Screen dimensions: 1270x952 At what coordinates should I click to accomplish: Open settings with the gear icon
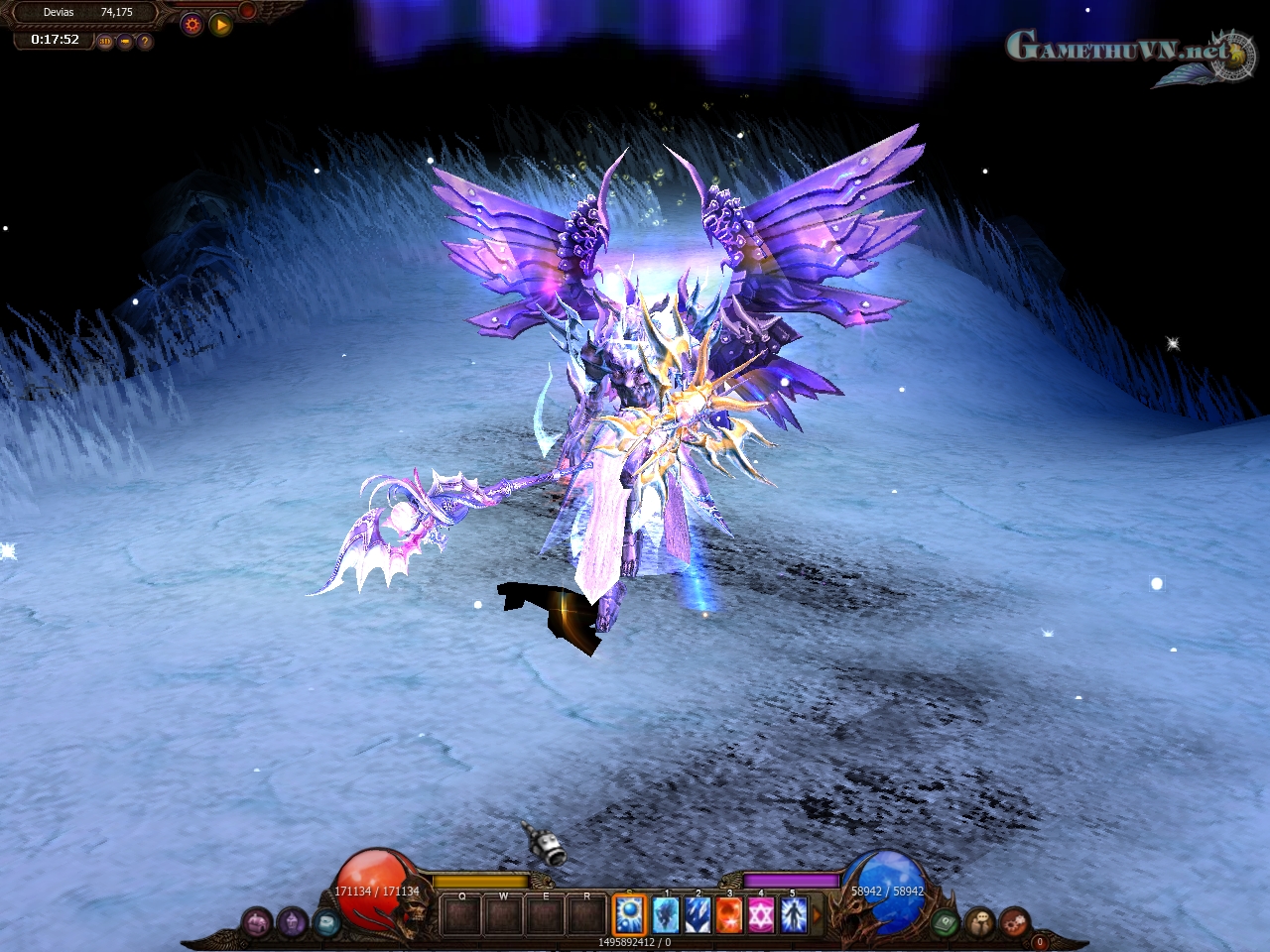pyautogui.click(x=192, y=25)
